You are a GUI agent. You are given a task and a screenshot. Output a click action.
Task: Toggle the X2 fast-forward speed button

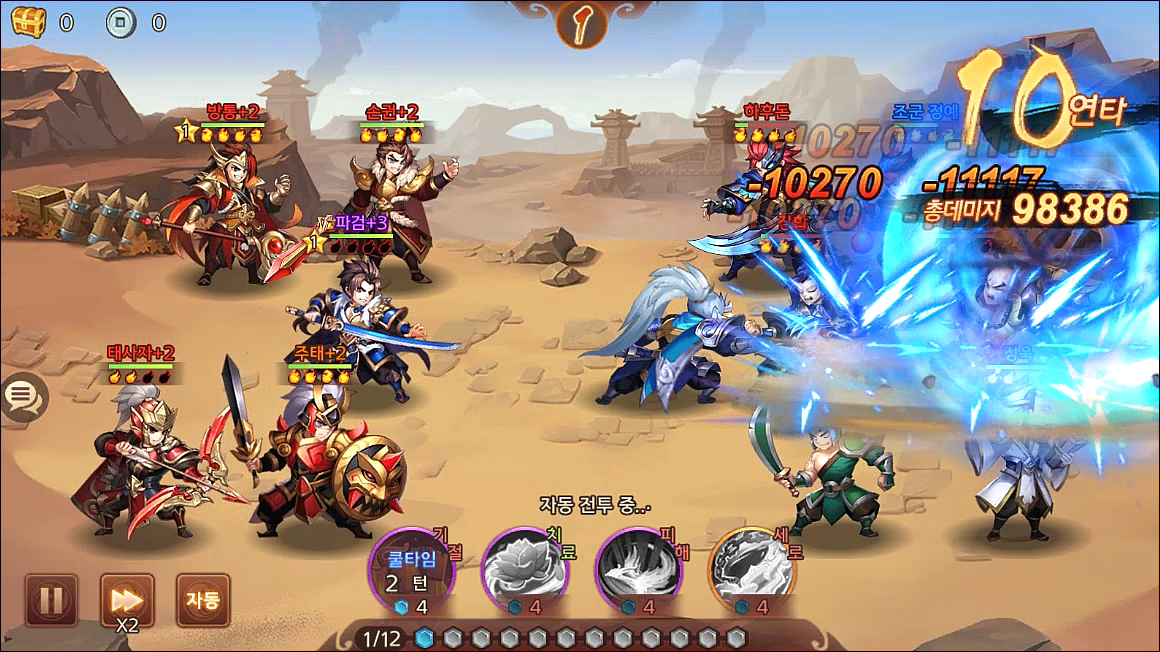coord(127,600)
